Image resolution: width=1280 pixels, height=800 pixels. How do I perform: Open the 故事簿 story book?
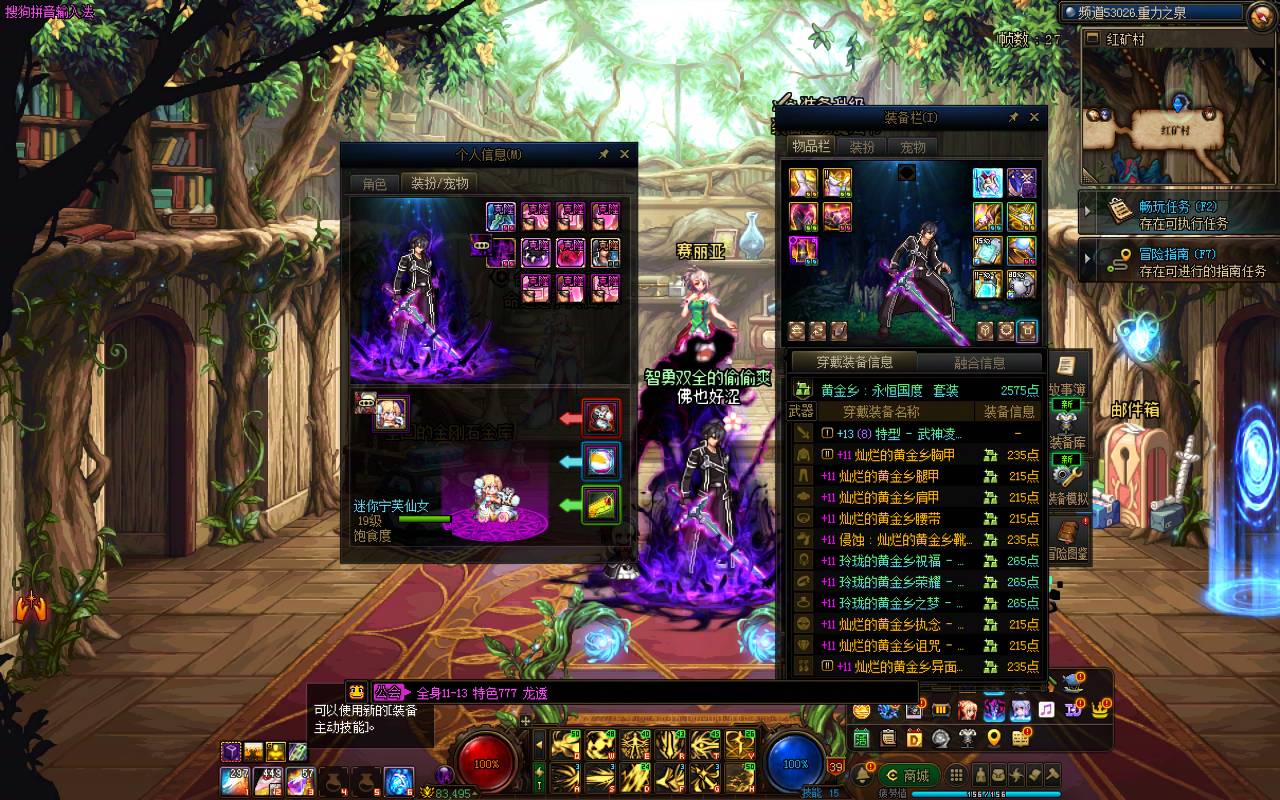pos(1067,373)
